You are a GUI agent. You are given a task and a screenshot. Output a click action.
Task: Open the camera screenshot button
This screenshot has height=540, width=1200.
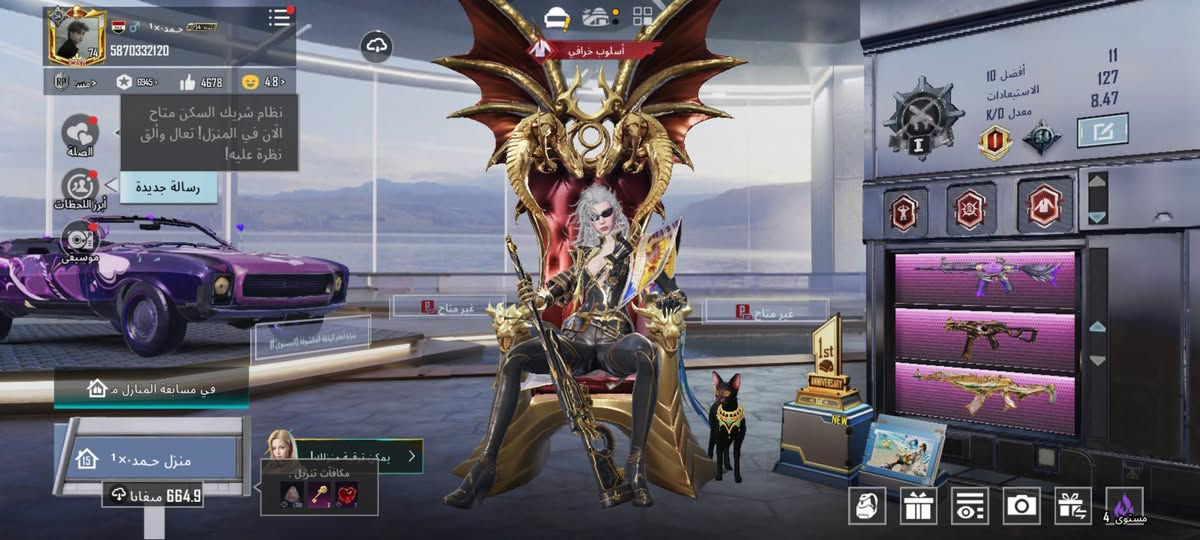(x=1021, y=506)
